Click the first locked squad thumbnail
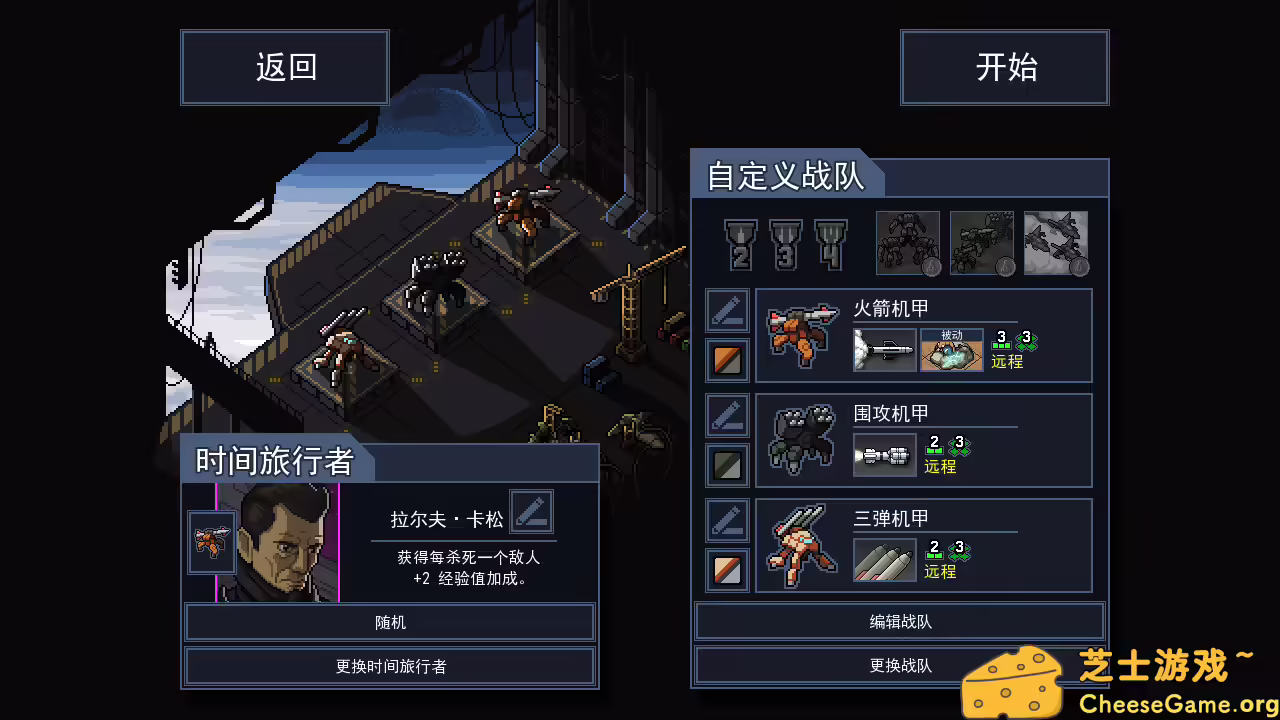Image resolution: width=1280 pixels, height=720 pixels. point(908,243)
